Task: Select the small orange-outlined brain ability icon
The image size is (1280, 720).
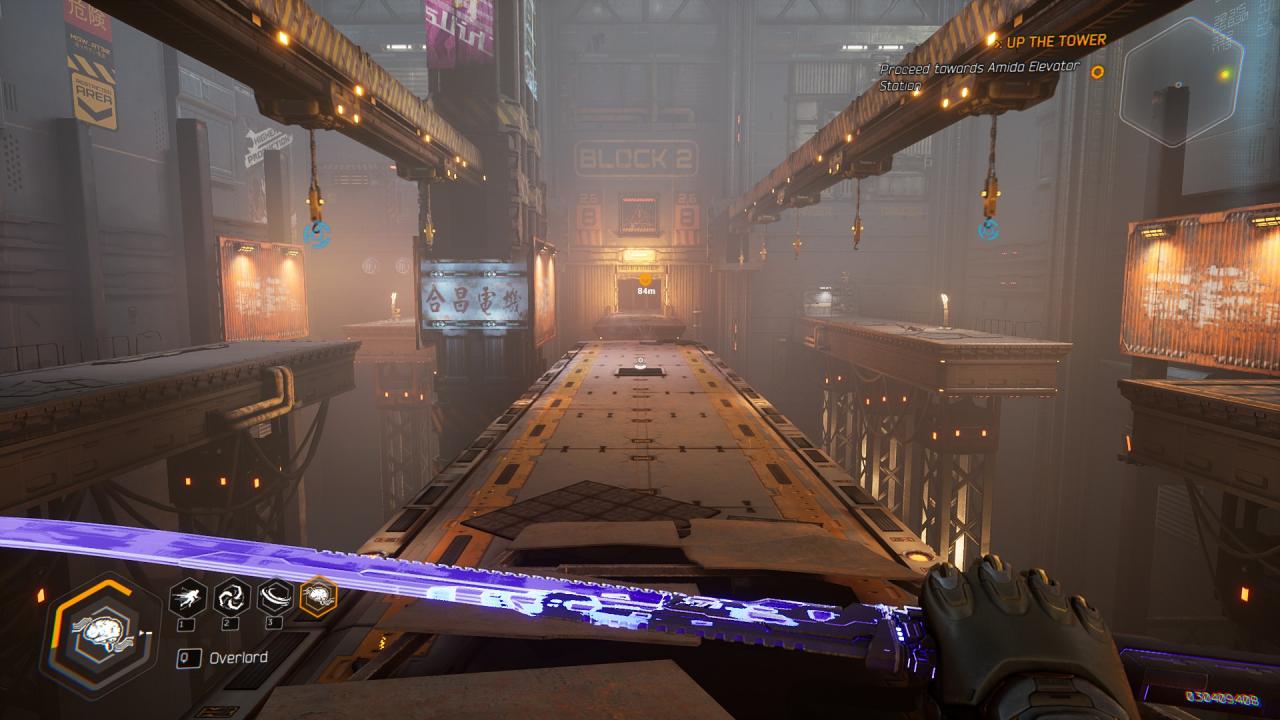Action: click(x=319, y=597)
